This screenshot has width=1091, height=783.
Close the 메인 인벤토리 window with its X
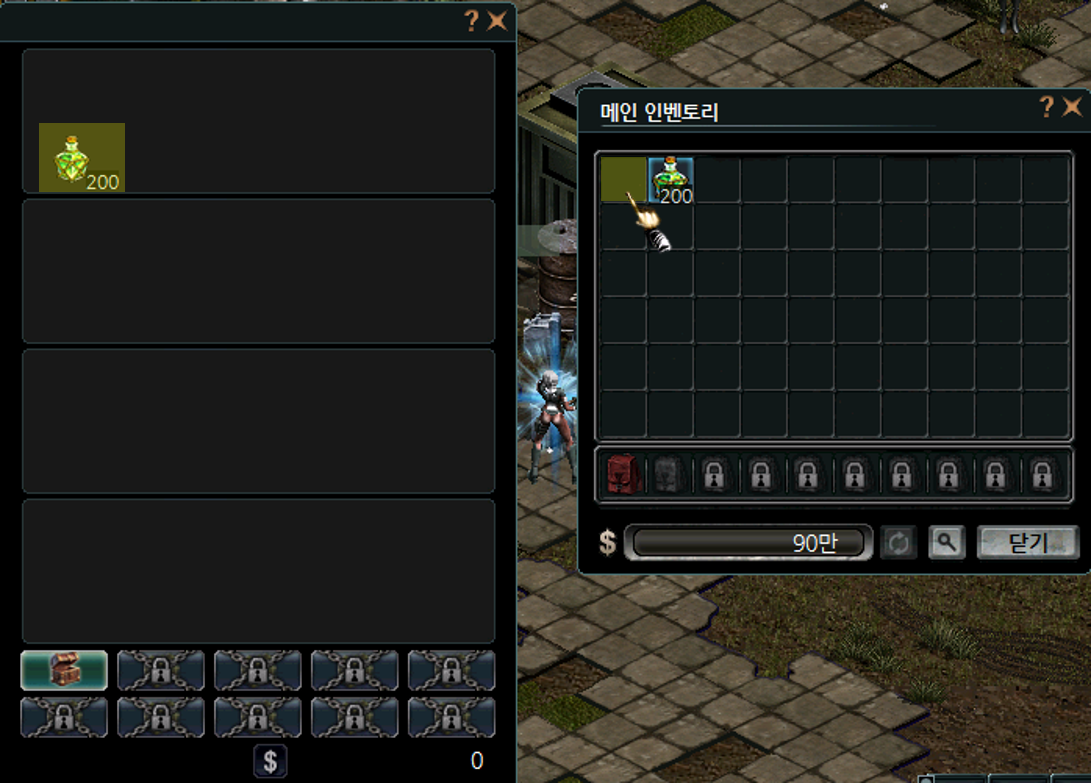click(x=1072, y=107)
